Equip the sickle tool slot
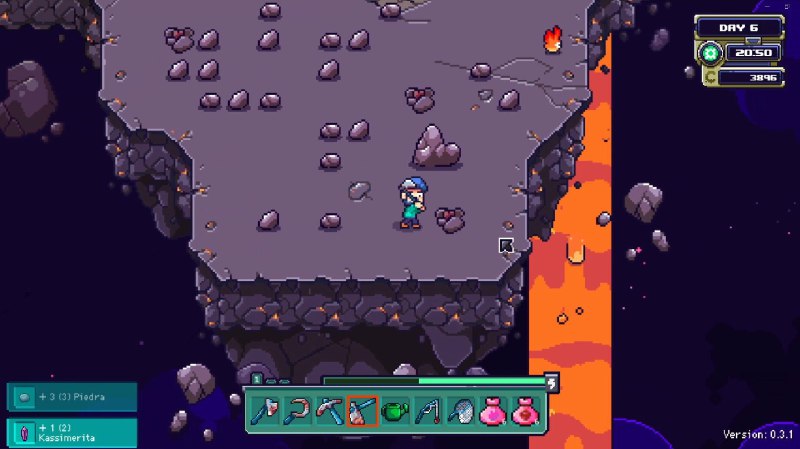 click(x=297, y=411)
